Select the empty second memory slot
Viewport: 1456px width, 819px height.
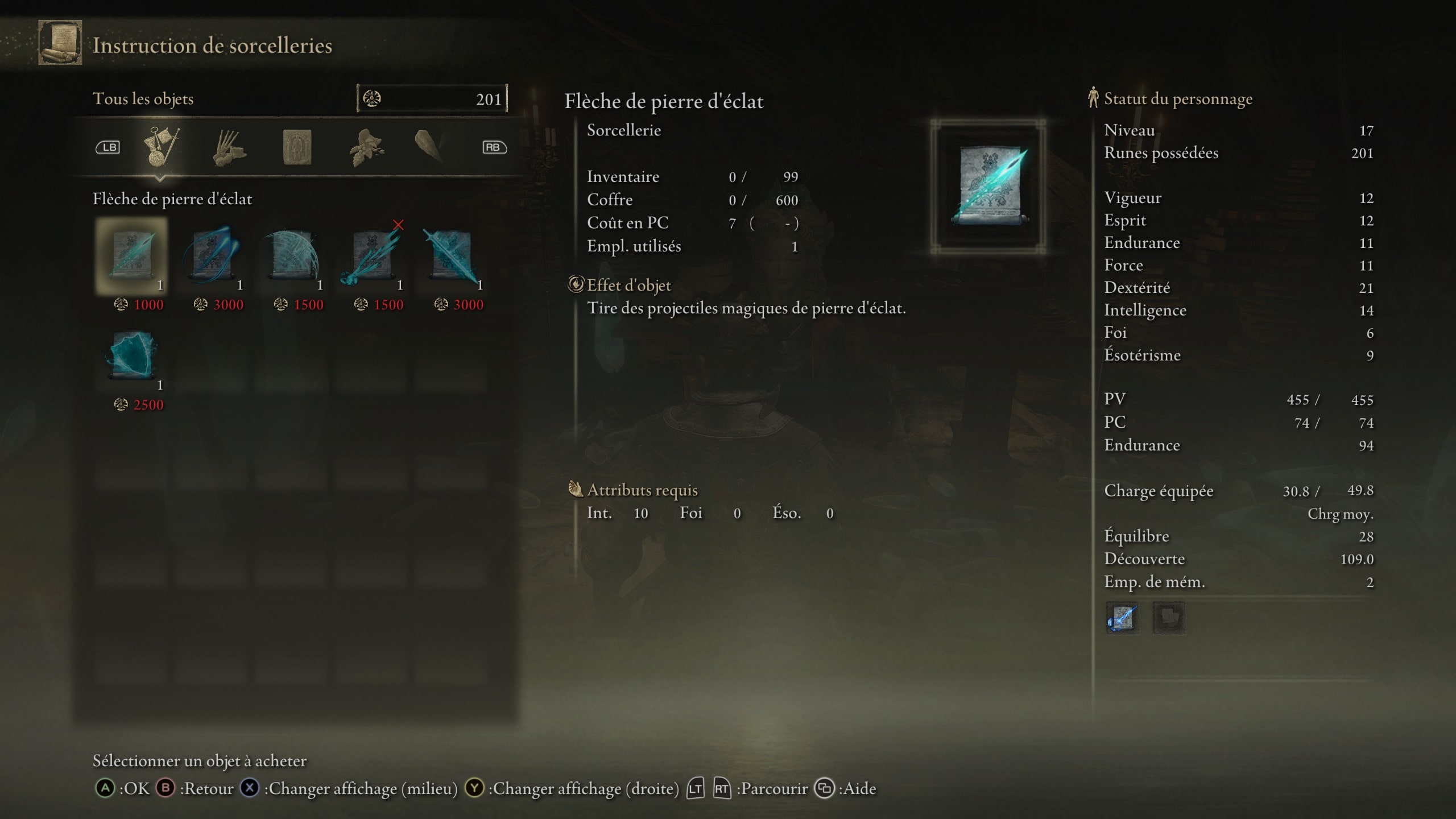(x=1169, y=619)
